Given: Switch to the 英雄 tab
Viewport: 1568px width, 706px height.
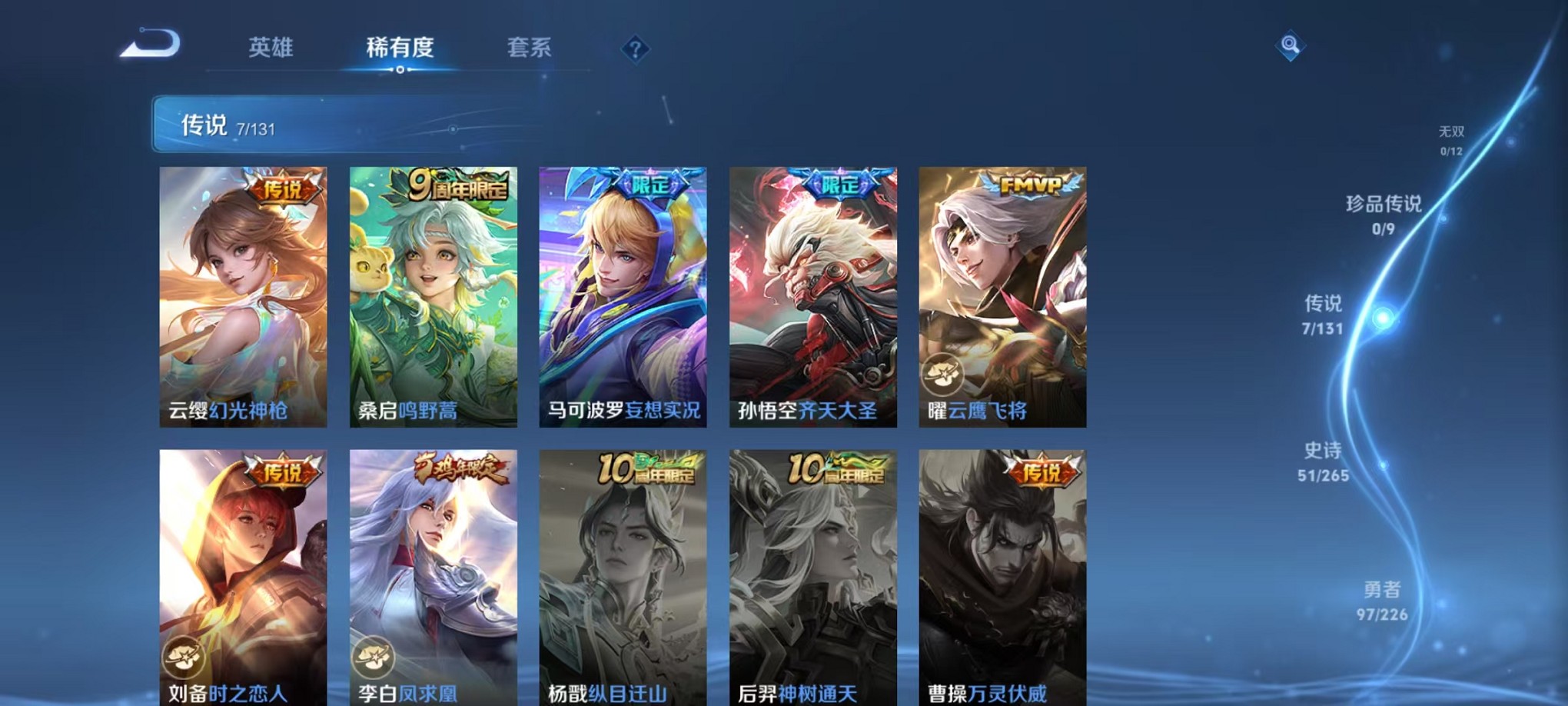Looking at the screenshot, I should [x=271, y=48].
